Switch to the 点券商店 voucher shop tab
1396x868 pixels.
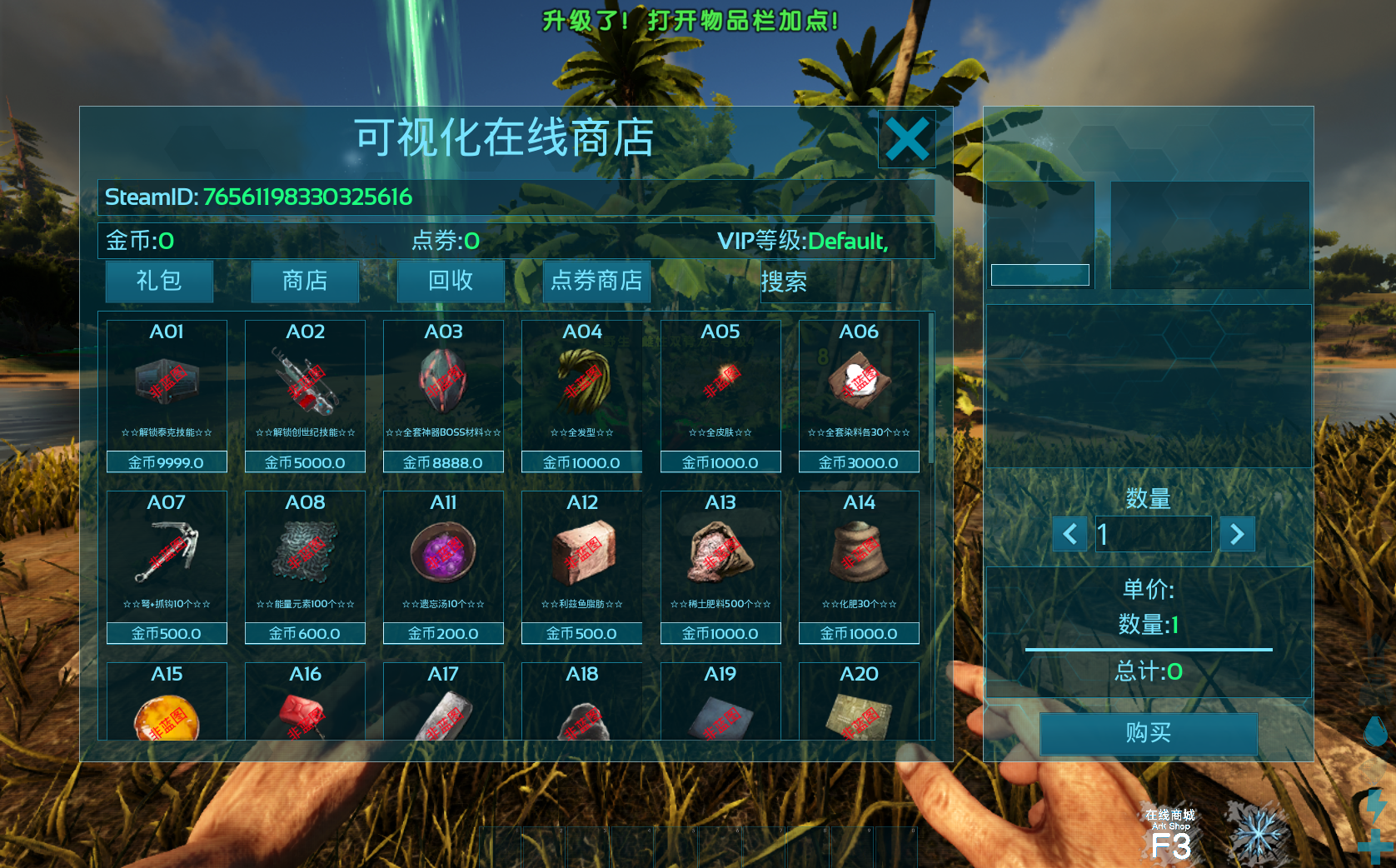pyautogui.click(x=596, y=281)
